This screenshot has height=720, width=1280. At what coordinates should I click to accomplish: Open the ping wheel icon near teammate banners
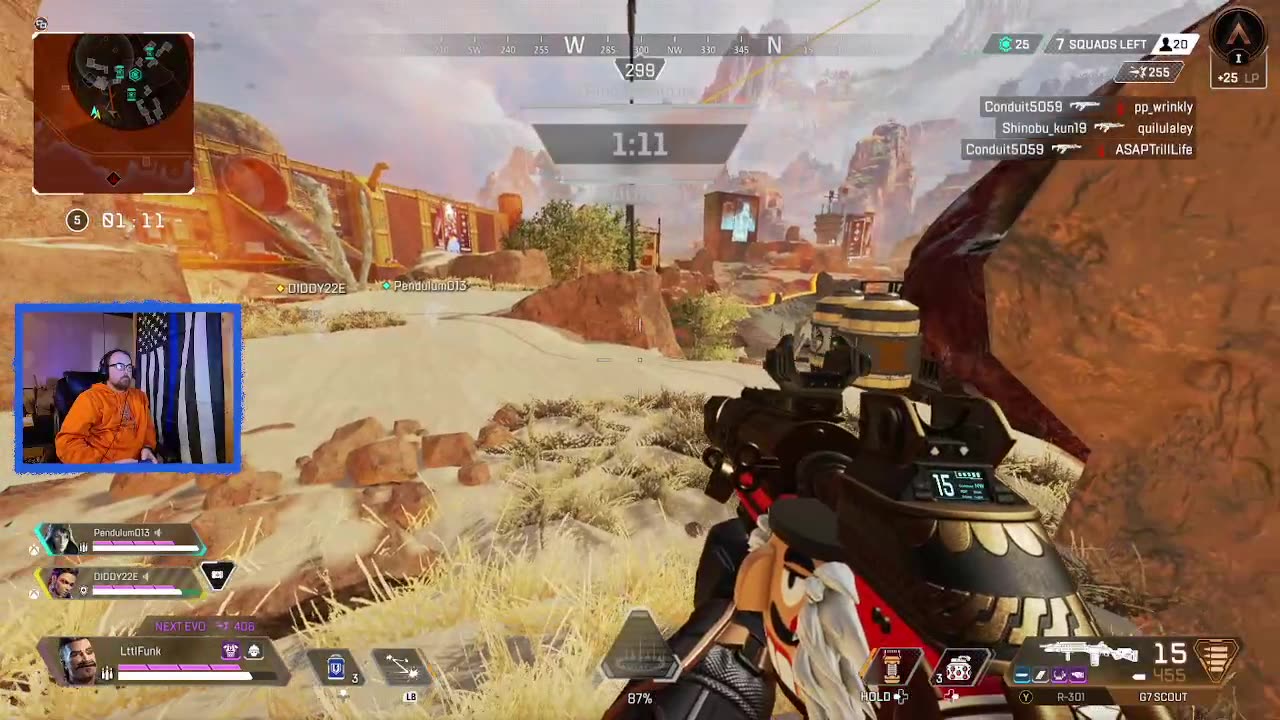217,575
